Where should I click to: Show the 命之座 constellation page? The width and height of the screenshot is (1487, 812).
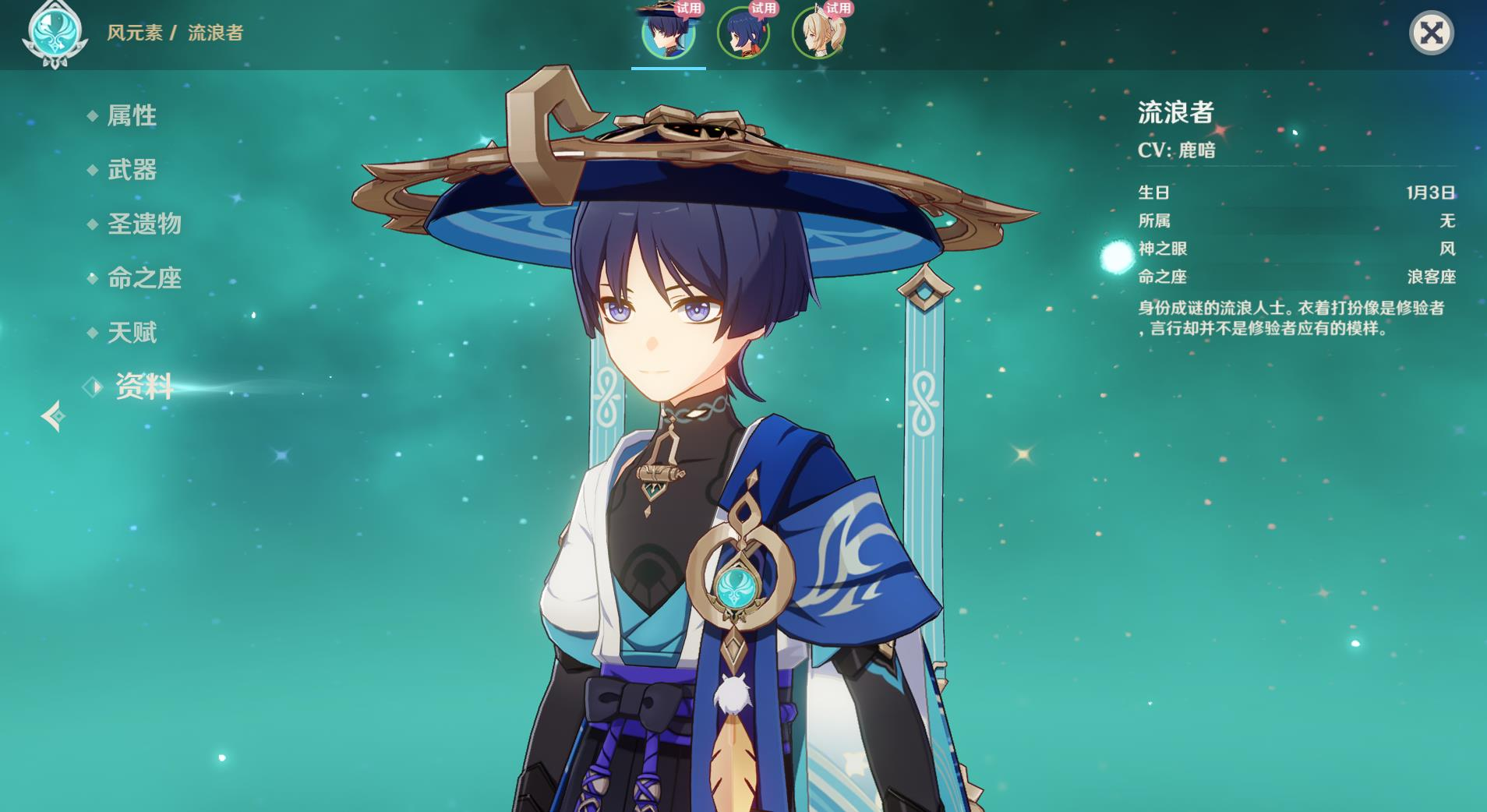[143, 278]
